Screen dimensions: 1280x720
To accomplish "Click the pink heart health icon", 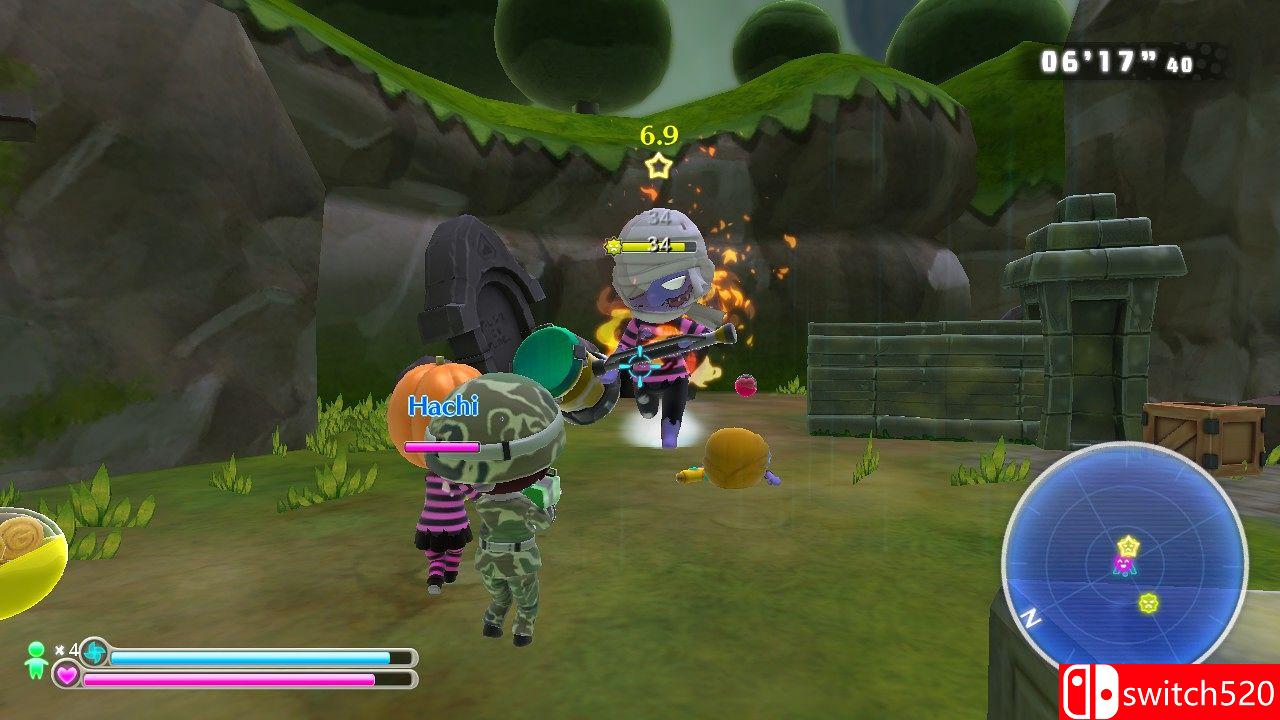I will [66, 675].
